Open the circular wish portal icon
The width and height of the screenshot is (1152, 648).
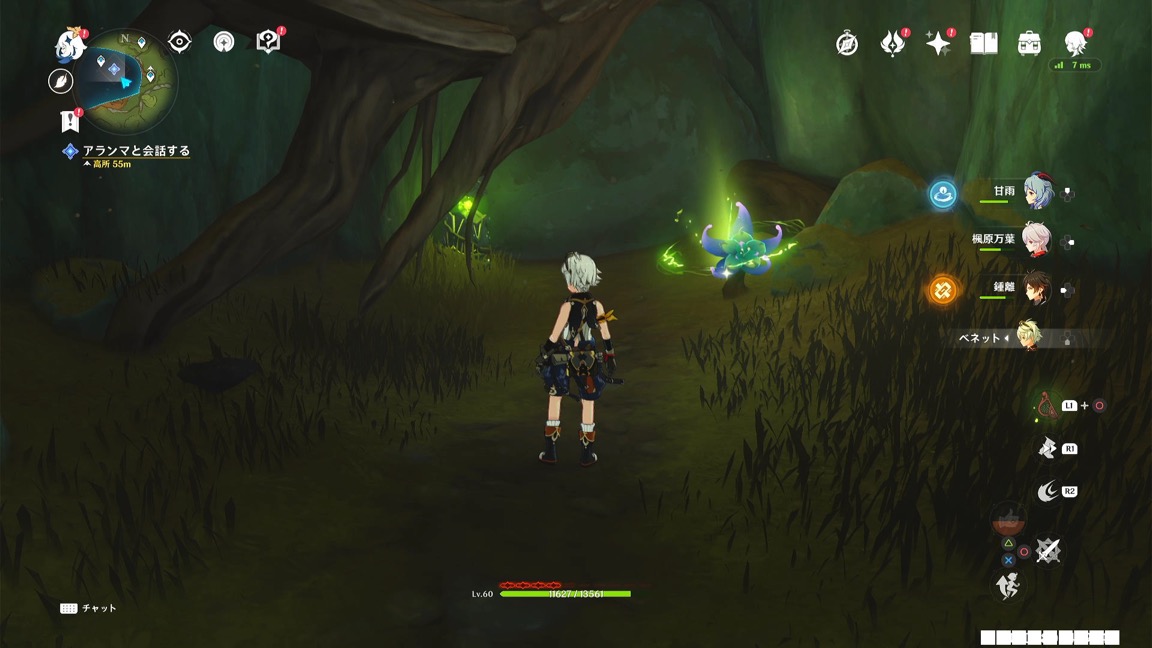coord(224,41)
